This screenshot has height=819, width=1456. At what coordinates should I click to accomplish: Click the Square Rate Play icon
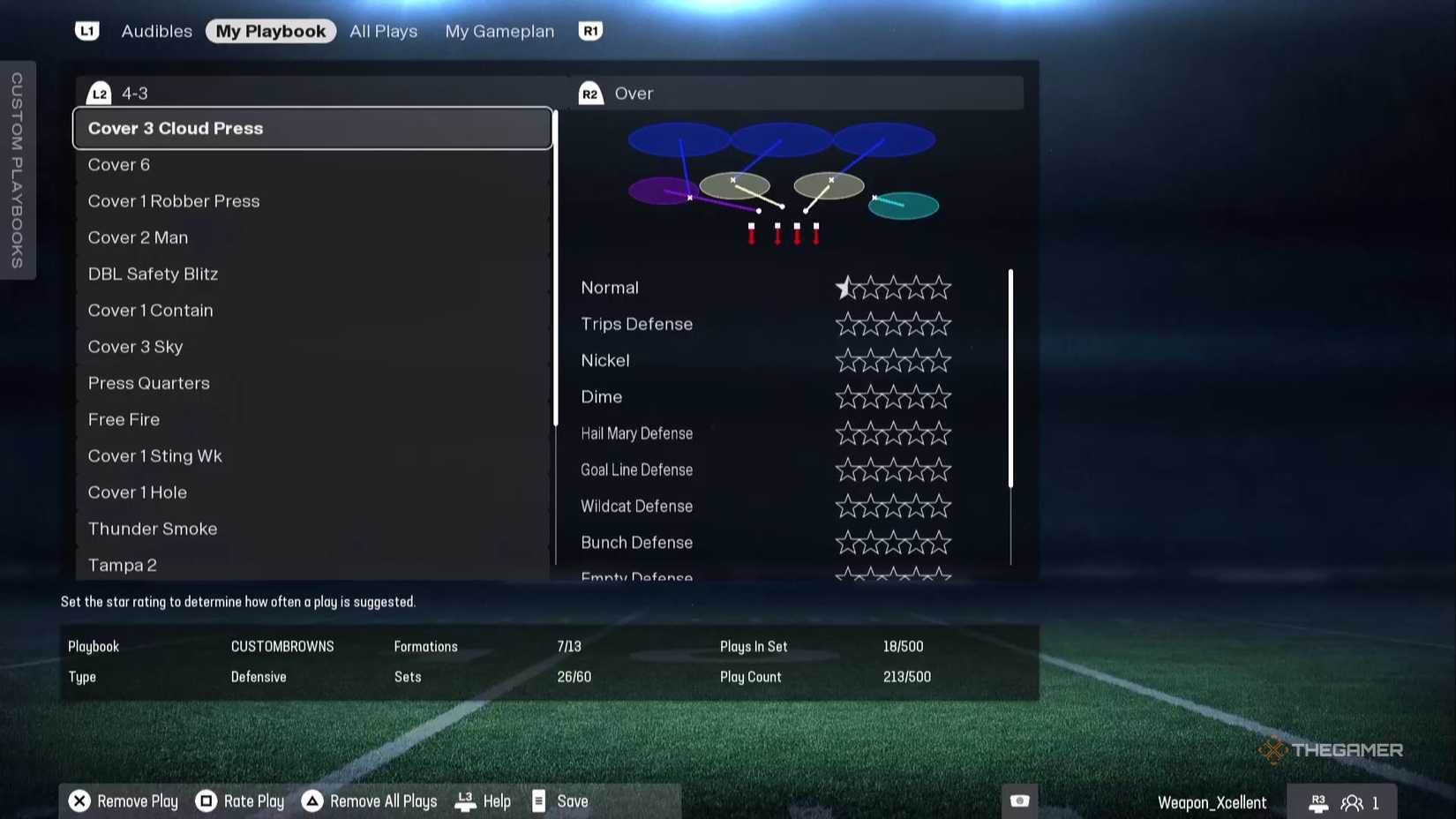pyautogui.click(x=207, y=801)
